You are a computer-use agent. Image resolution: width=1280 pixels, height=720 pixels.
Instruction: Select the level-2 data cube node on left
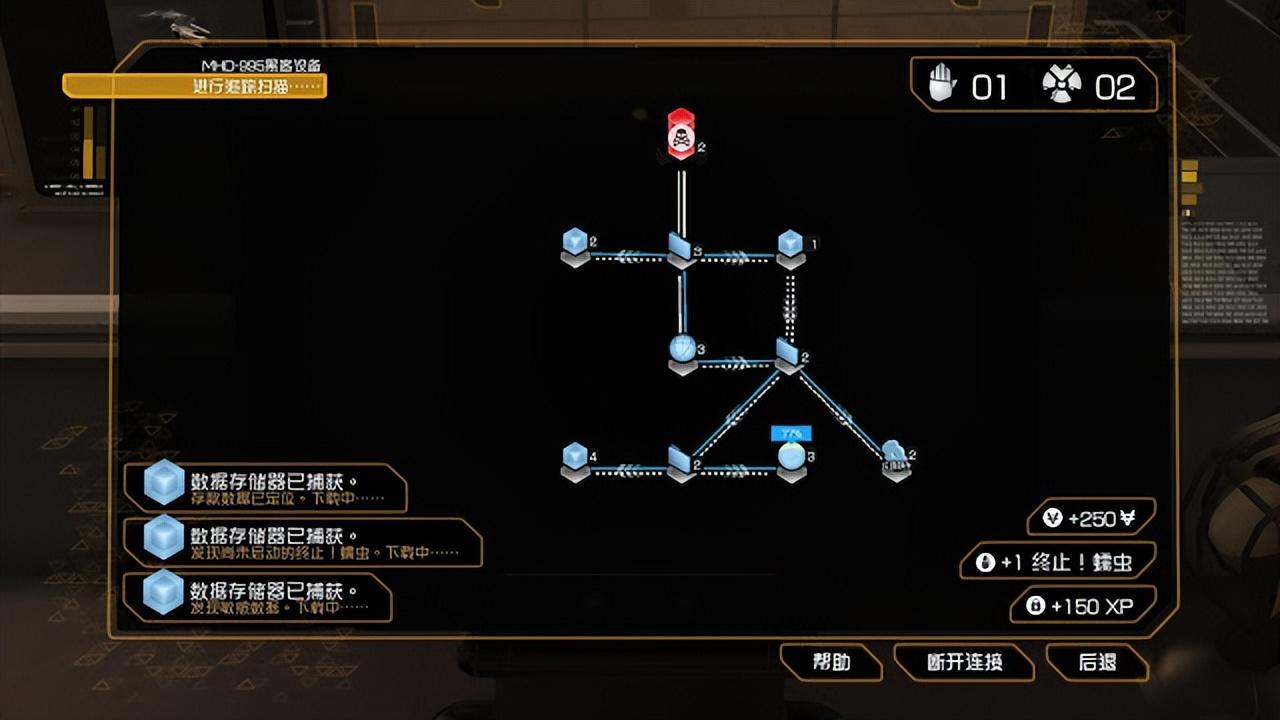click(x=576, y=242)
